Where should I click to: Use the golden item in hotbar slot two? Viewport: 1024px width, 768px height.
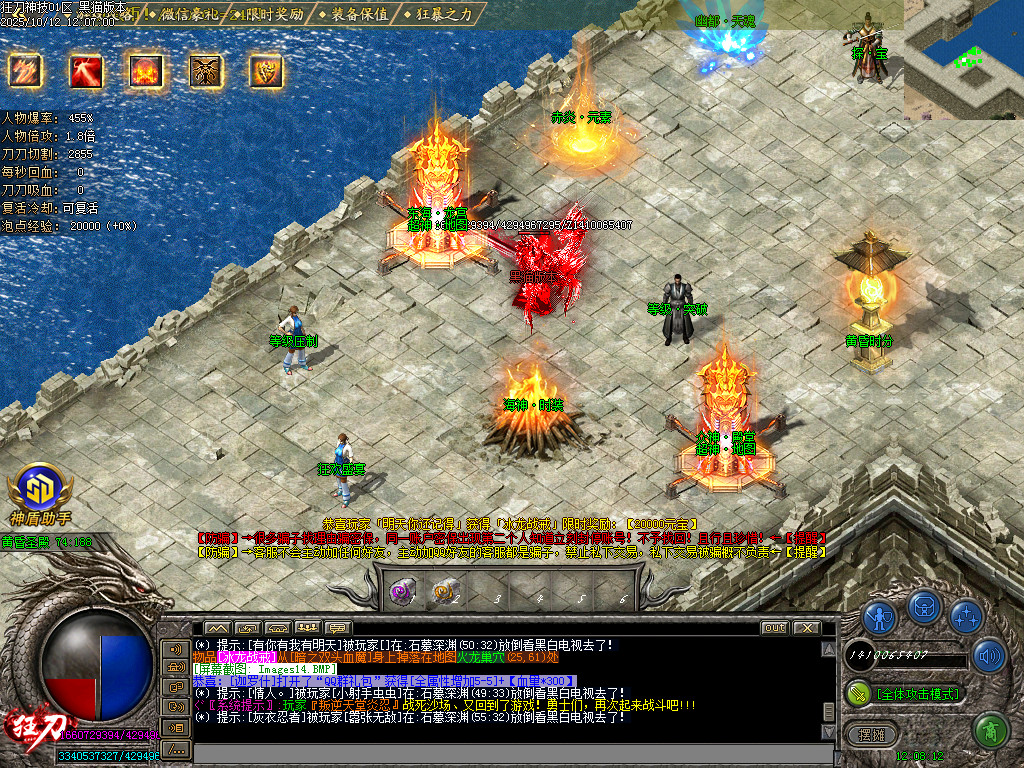tap(445, 592)
